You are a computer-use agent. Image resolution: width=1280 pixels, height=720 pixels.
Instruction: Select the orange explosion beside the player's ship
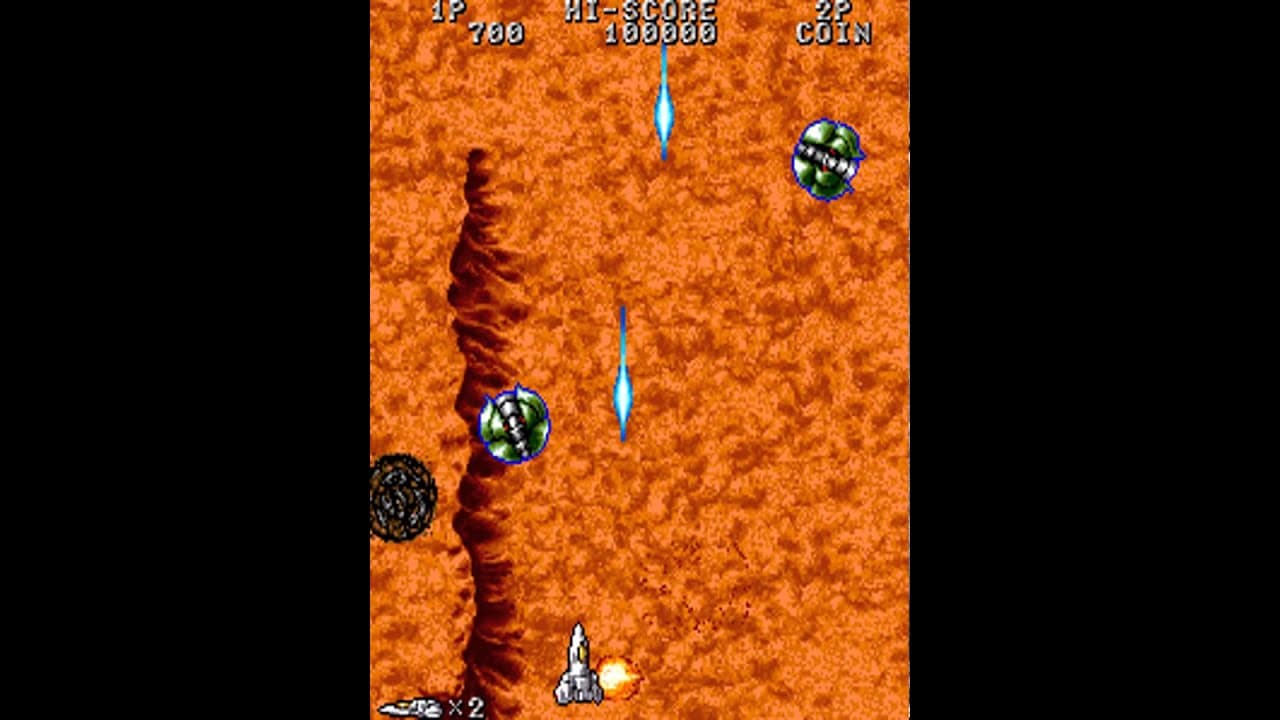click(x=617, y=676)
